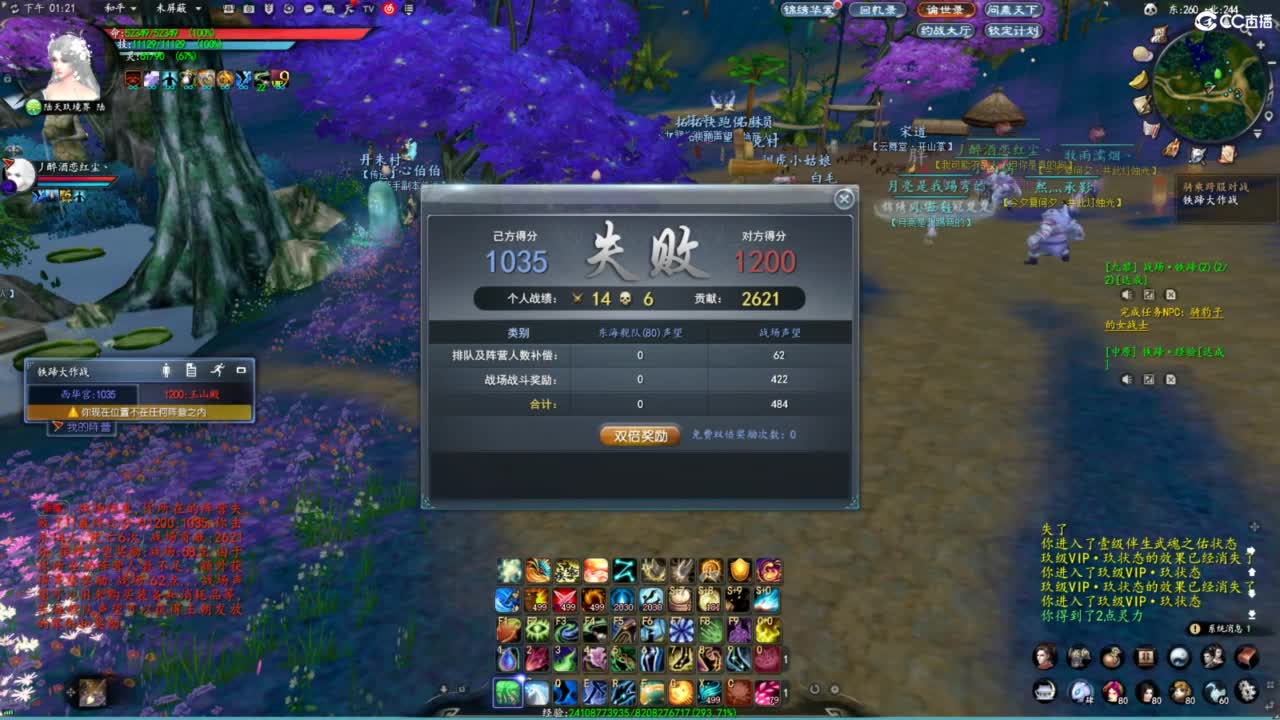Click the yin-yang orb icon in bottom-right menu
This screenshot has height=720, width=1280.
pos(1180,656)
